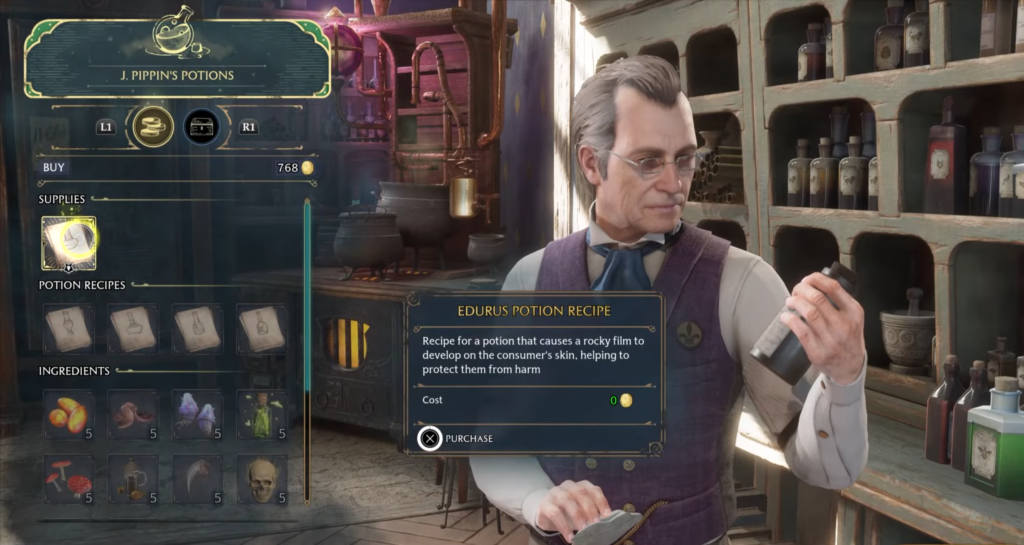Select the highlighted Supplies recipe slot
Image resolution: width=1024 pixels, height=545 pixels.
(x=69, y=243)
